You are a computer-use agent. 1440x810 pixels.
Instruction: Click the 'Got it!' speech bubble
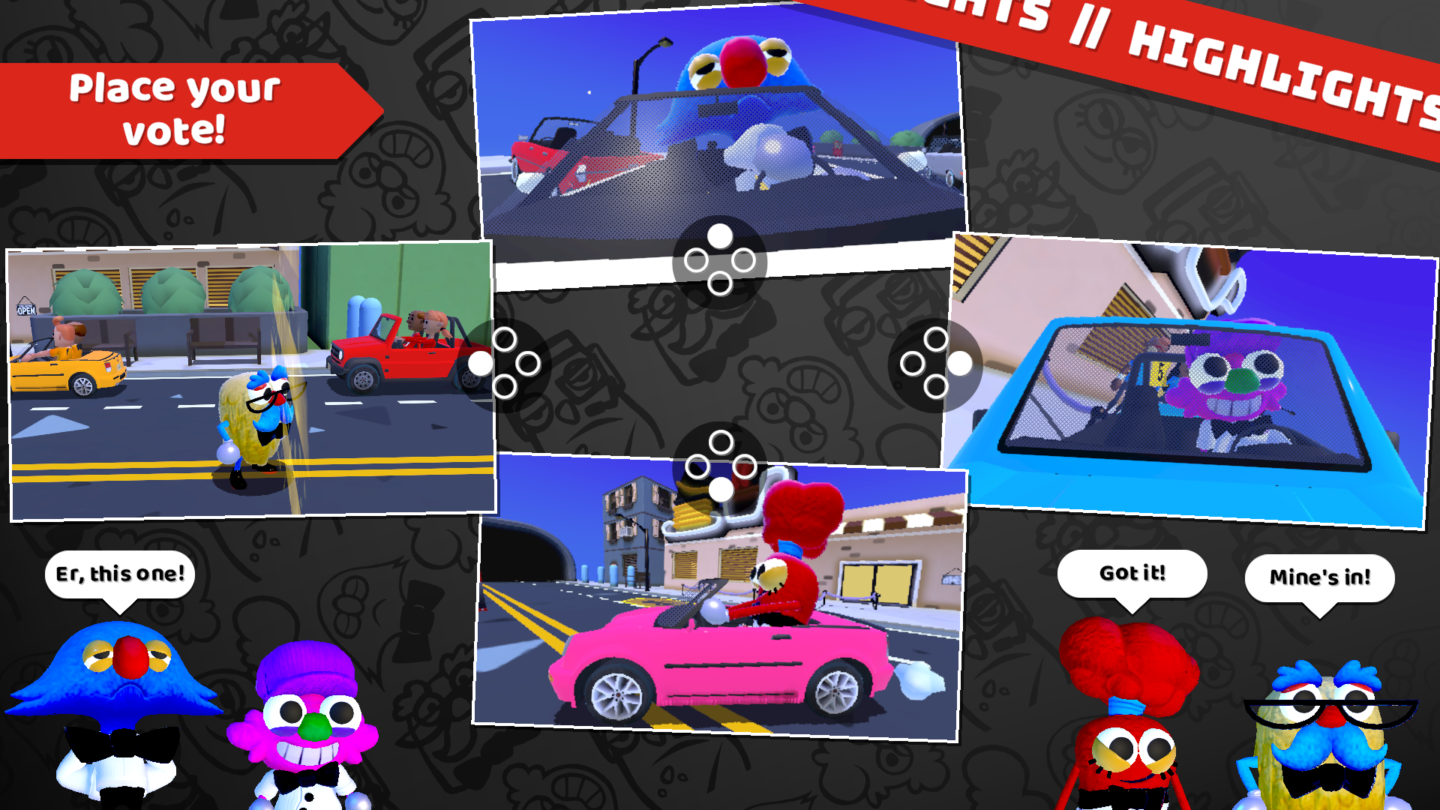(x=1133, y=571)
